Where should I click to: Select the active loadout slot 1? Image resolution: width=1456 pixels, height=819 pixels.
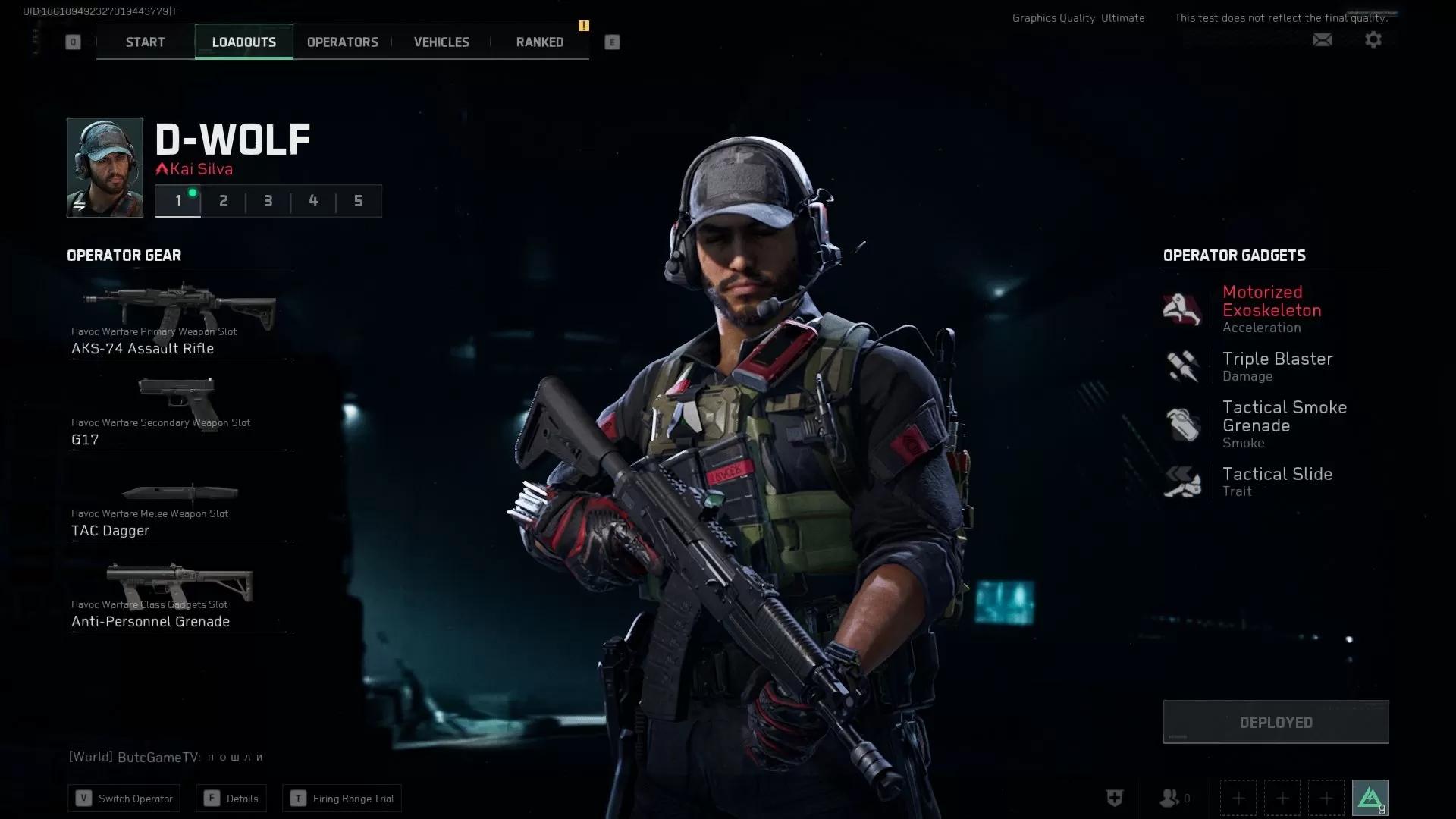coord(178,201)
